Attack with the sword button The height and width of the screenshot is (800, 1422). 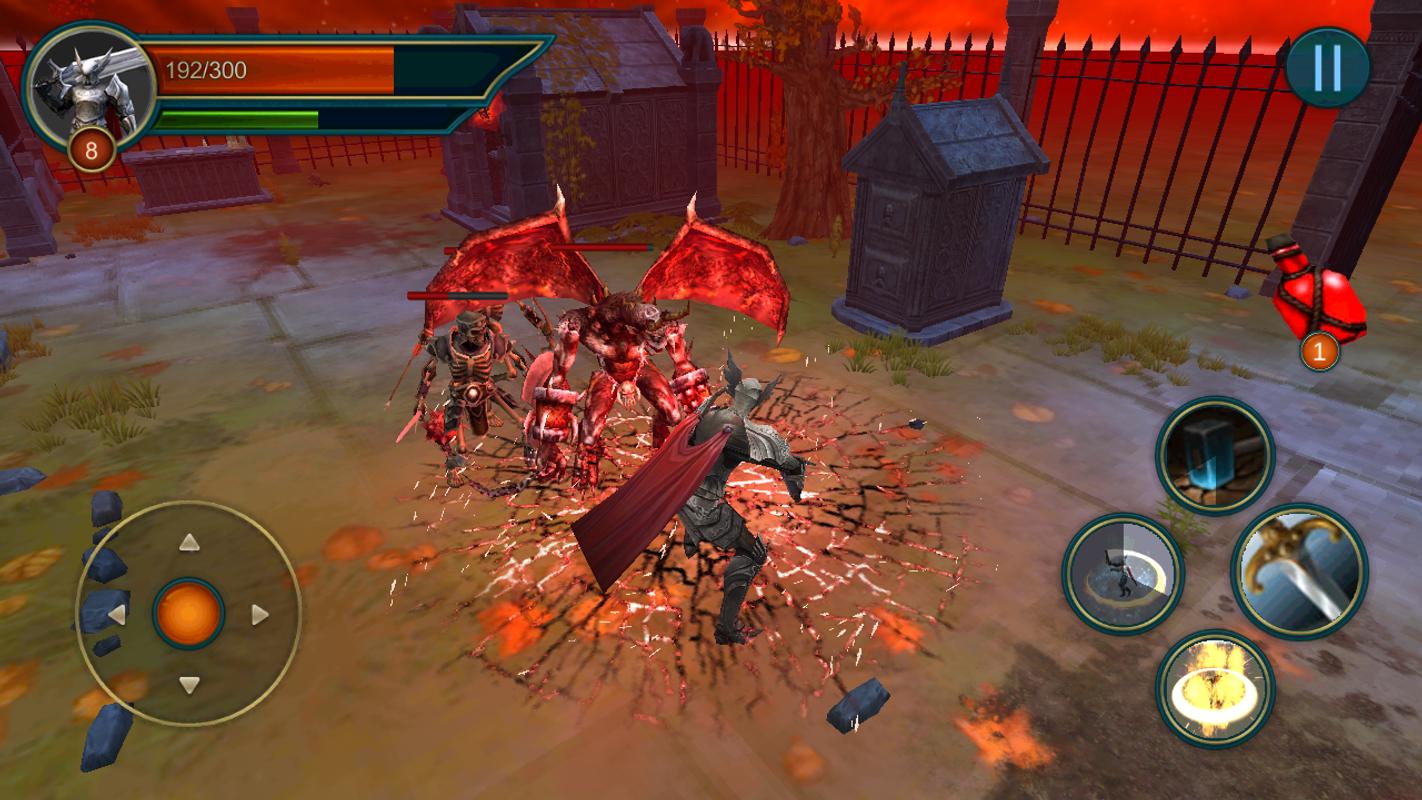(x=1299, y=571)
